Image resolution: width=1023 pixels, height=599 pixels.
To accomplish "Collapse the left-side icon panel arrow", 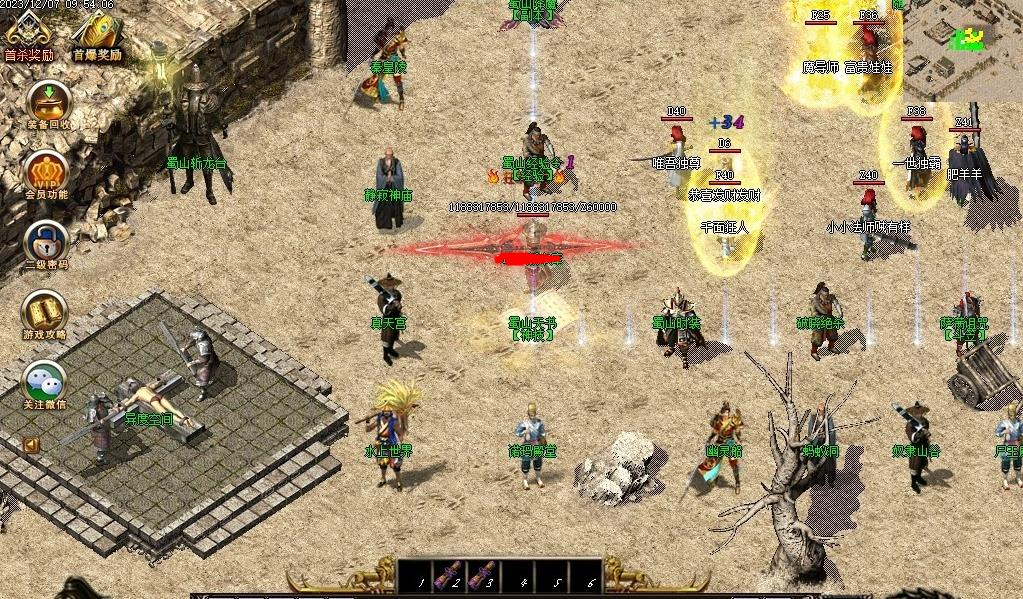I will pyautogui.click(x=31, y=444).
